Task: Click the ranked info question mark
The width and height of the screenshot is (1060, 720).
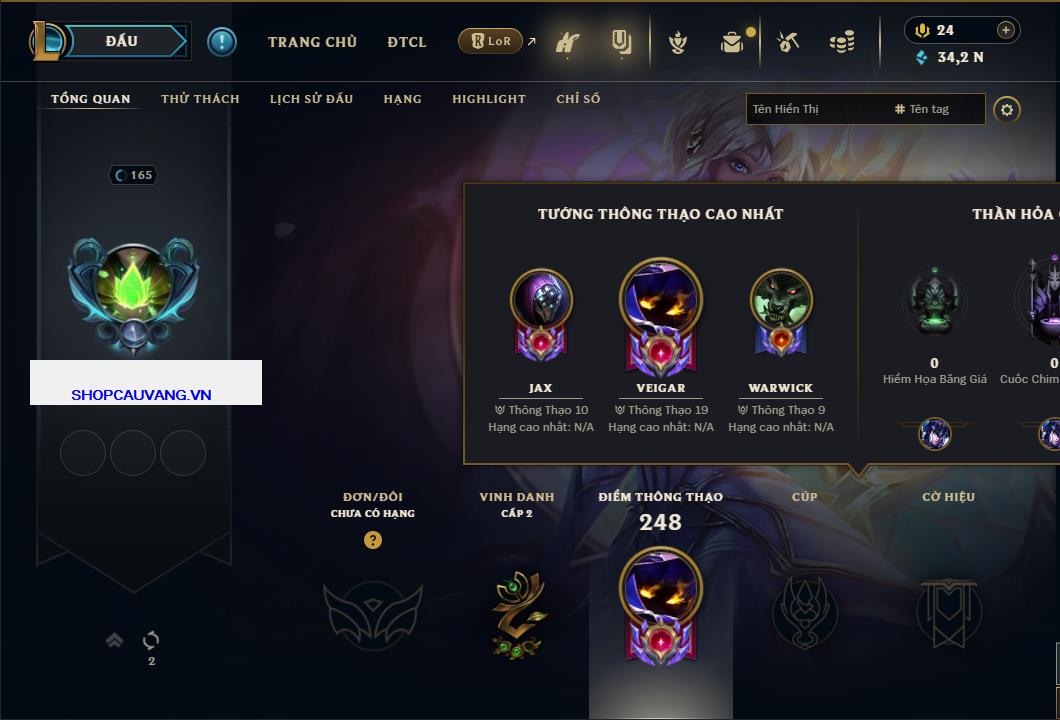Action: [x=373, y=540]
